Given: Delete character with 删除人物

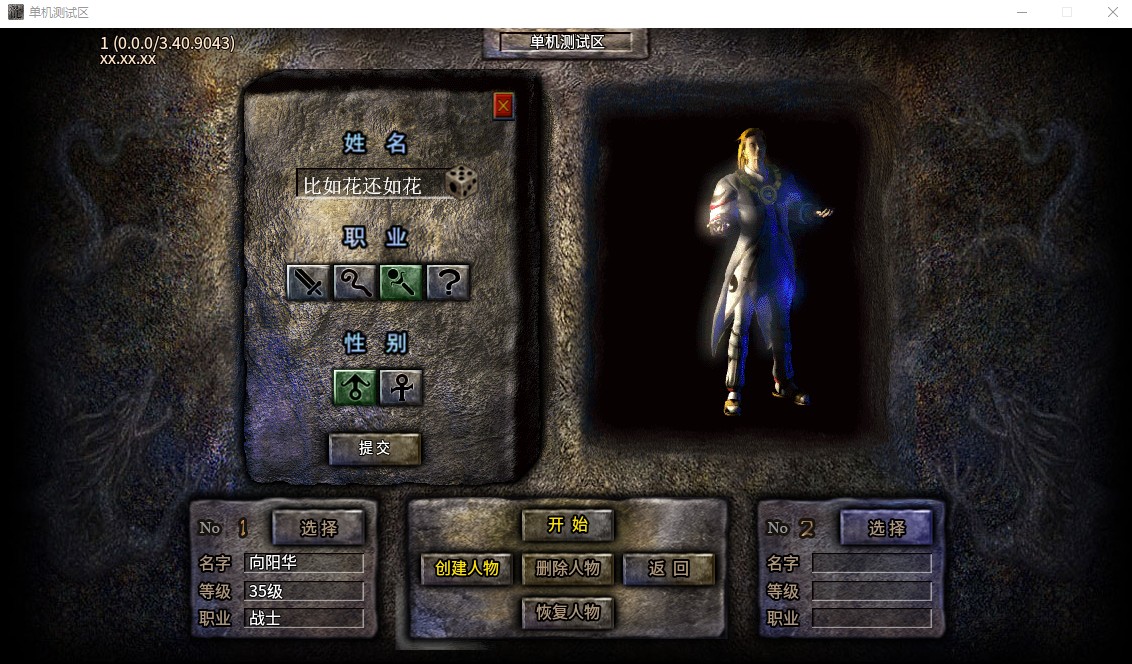Looking at the screenshot, I should click(x=567, y=568).
